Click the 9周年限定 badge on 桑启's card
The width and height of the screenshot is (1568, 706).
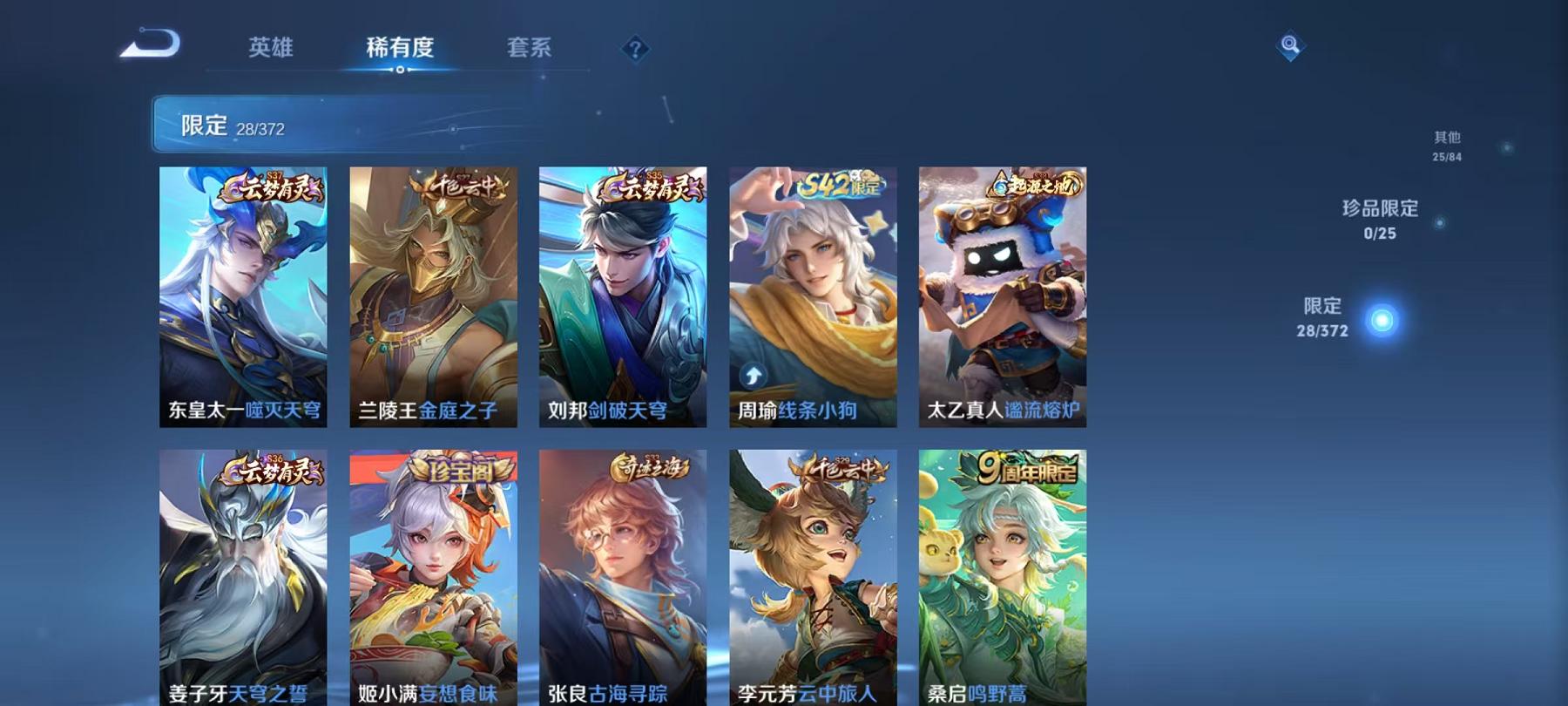click(x=1028, y=470)
